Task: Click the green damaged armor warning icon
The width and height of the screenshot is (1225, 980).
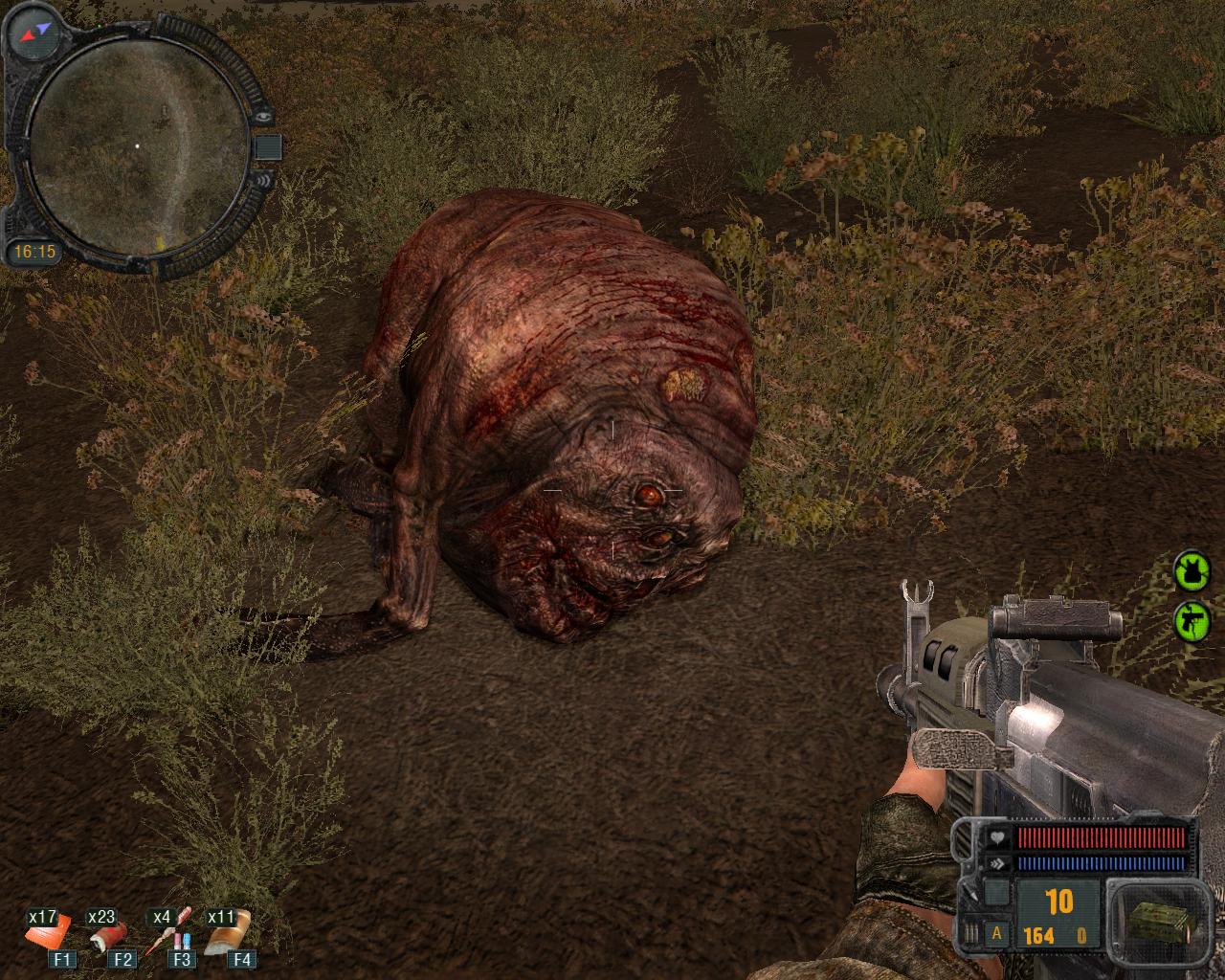Action: coord(1192,571)
